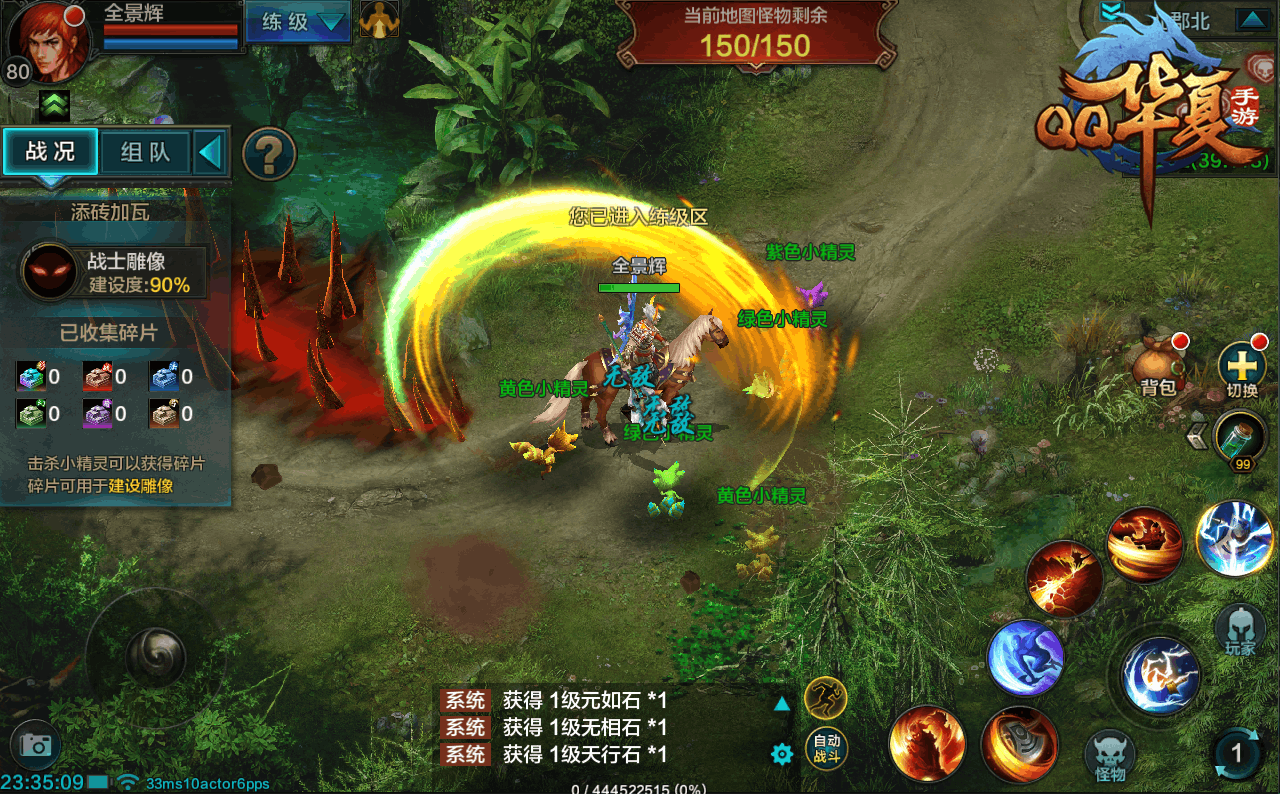Open the 练级 dropdown

pos(297,22)
